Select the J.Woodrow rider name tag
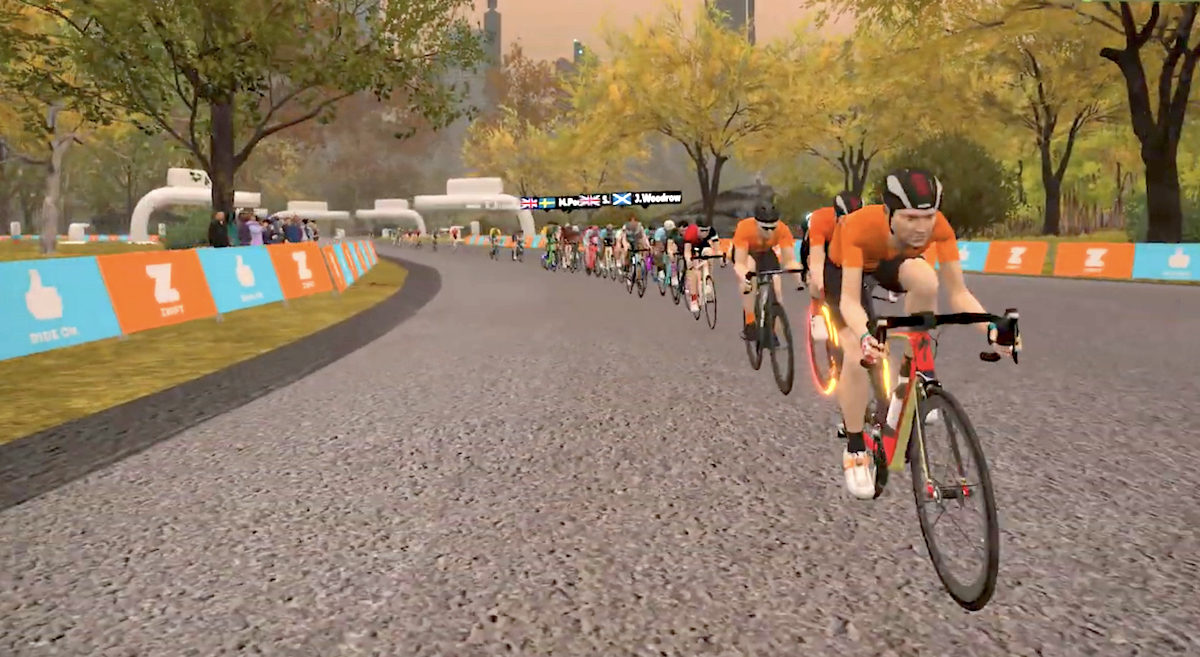This screenshot has height=657, width=1200. point(648,198)
